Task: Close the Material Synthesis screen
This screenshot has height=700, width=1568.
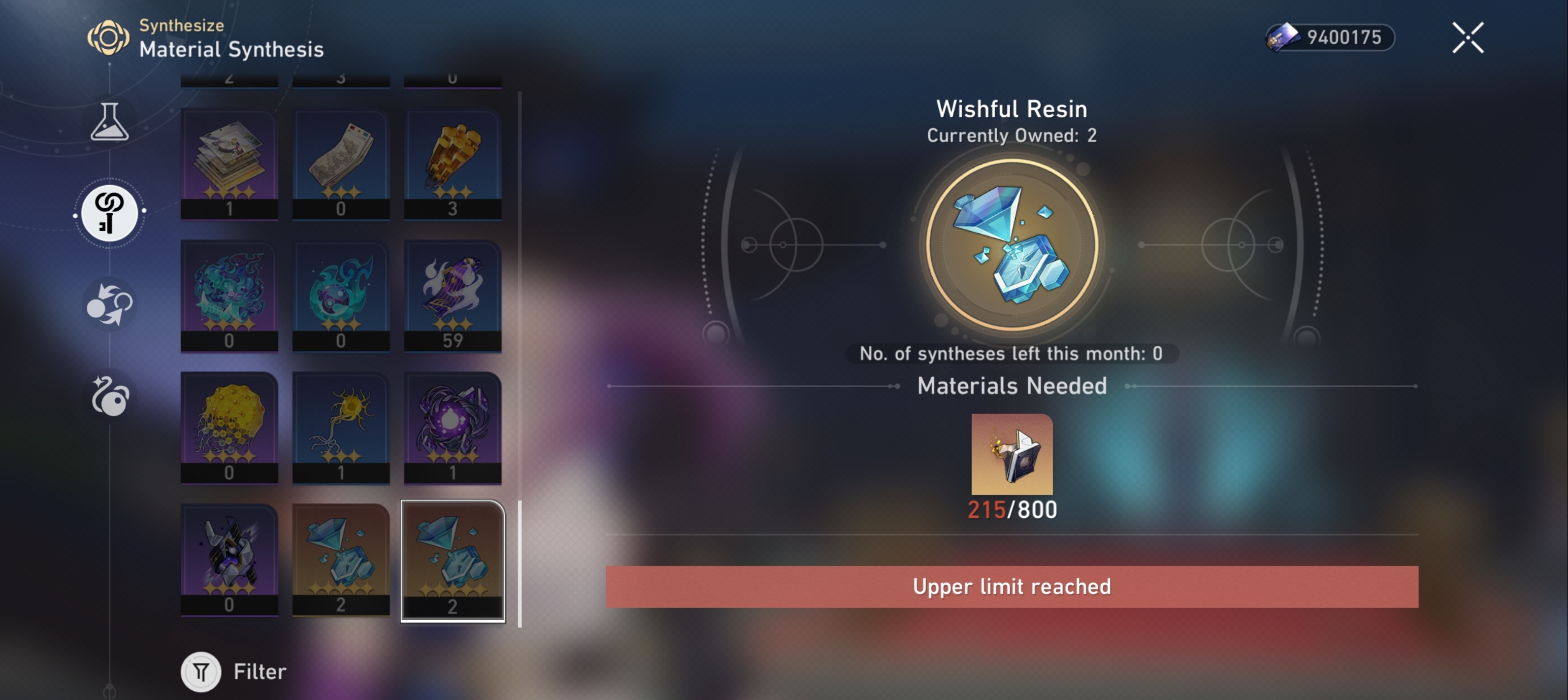Action: point(1467,37)
